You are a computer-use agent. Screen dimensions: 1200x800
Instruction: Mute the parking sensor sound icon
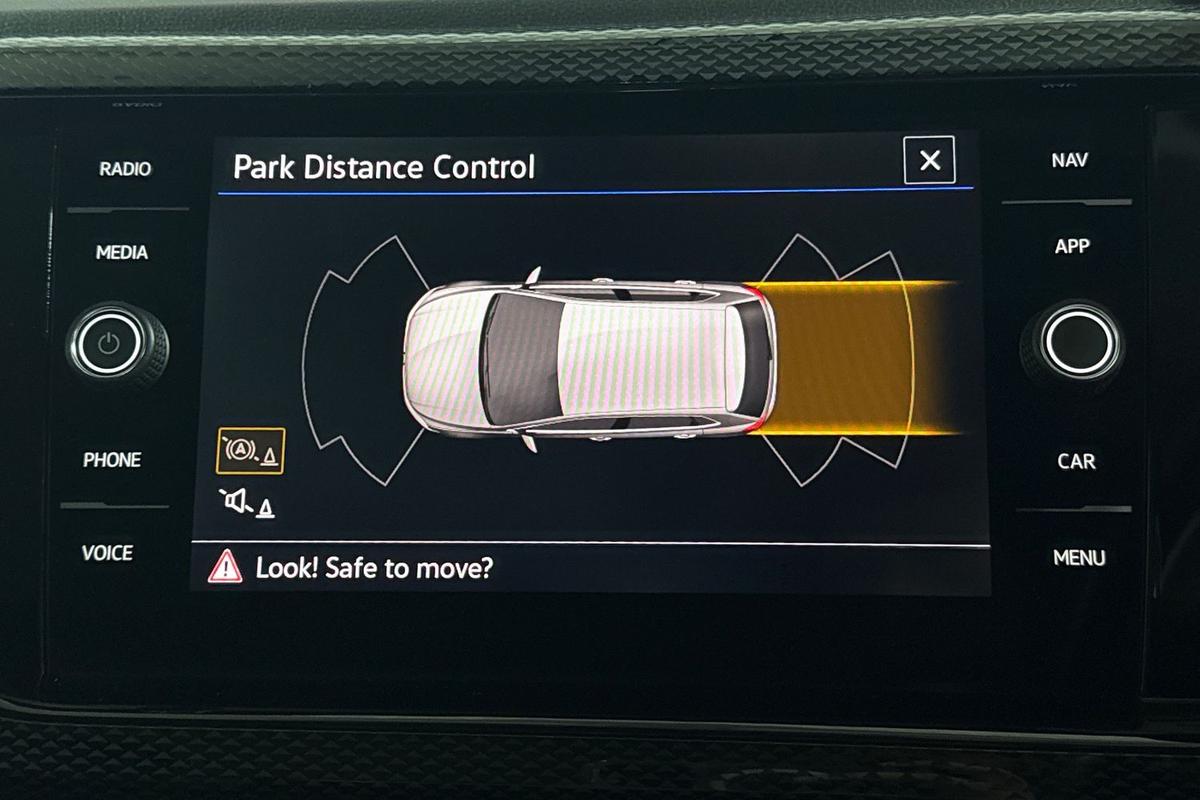pos(248,504)
